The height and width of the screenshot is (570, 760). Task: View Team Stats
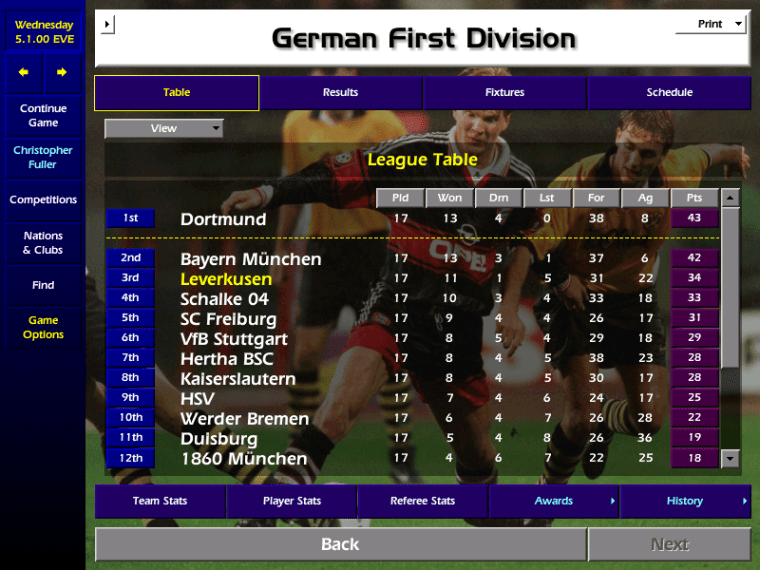click(x=160, y=501)
